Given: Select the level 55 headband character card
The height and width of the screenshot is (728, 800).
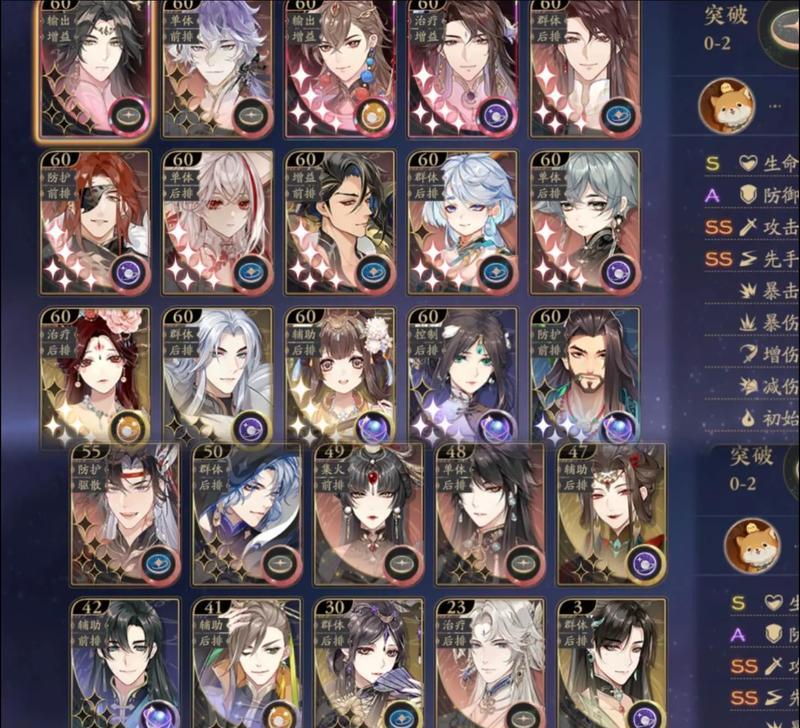Looking at the screenshot, I should (x=125, y=515).
